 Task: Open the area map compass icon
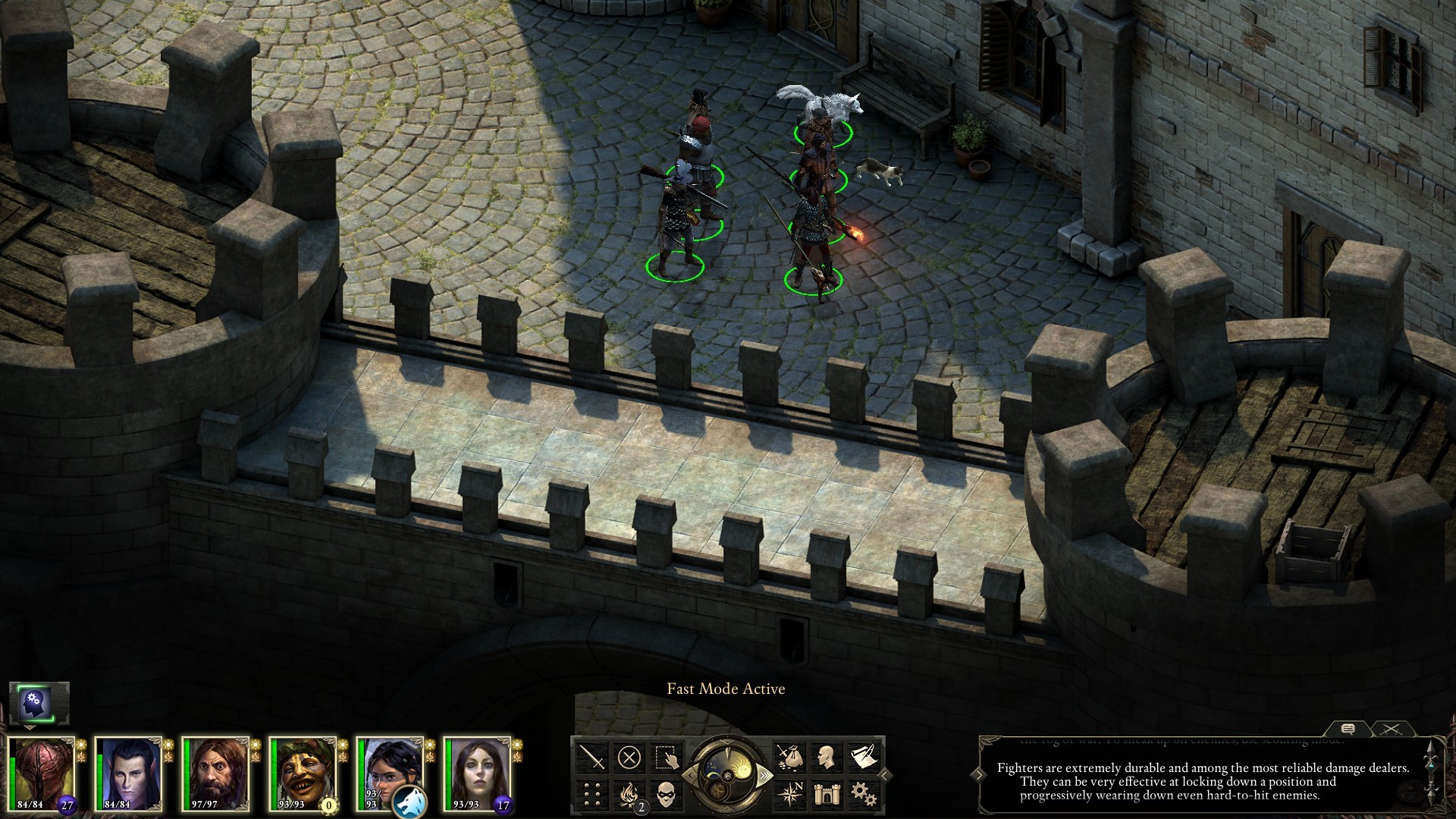[x=788, y=794]
